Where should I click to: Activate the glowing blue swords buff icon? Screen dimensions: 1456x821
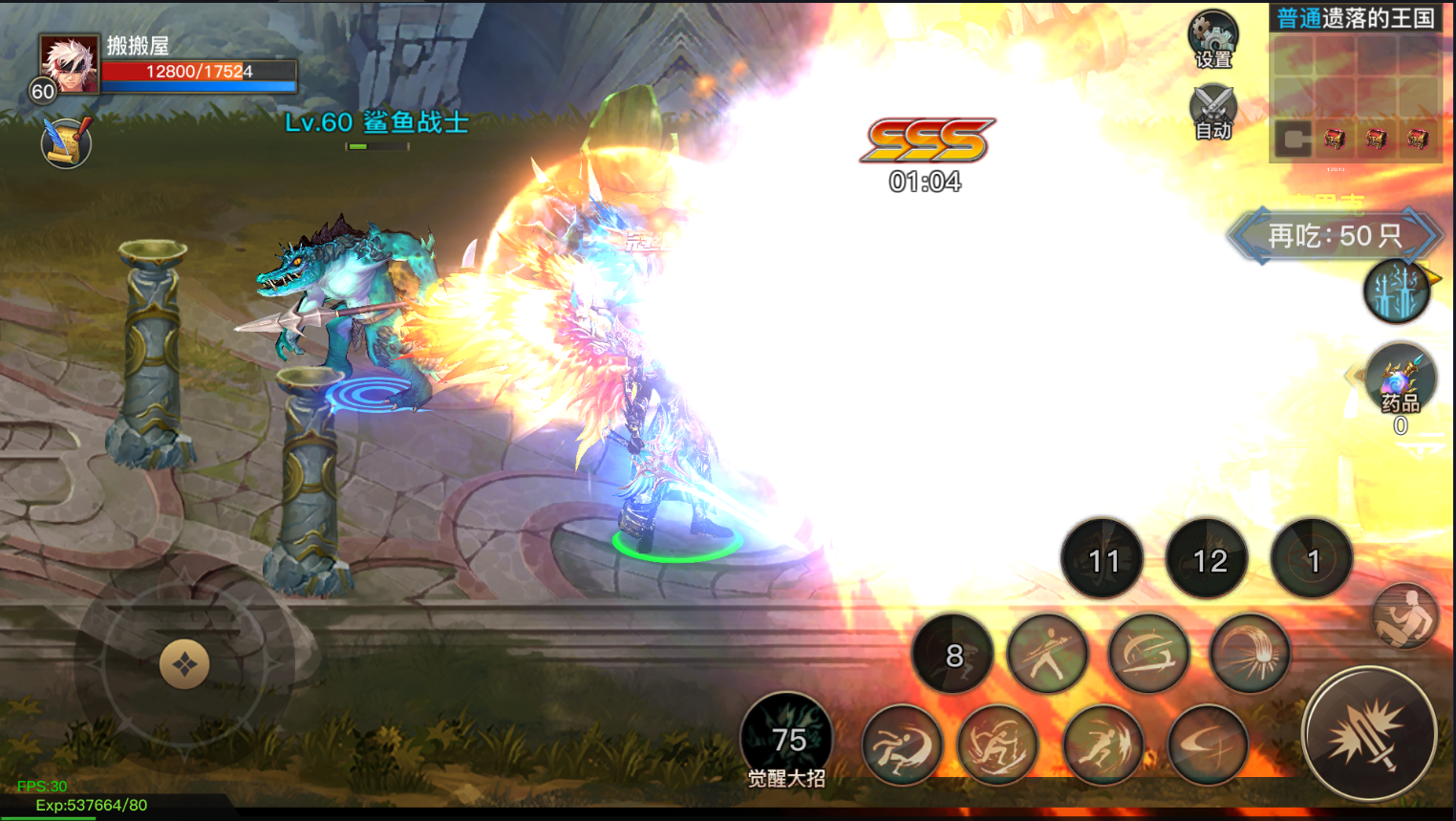1396,292
